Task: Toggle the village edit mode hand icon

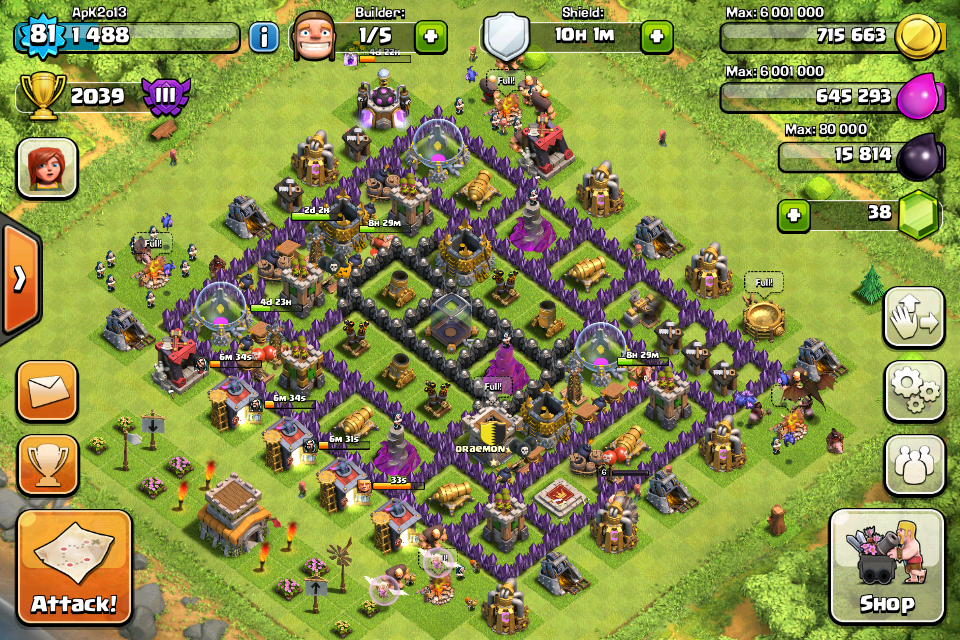Action: point(914,318)
